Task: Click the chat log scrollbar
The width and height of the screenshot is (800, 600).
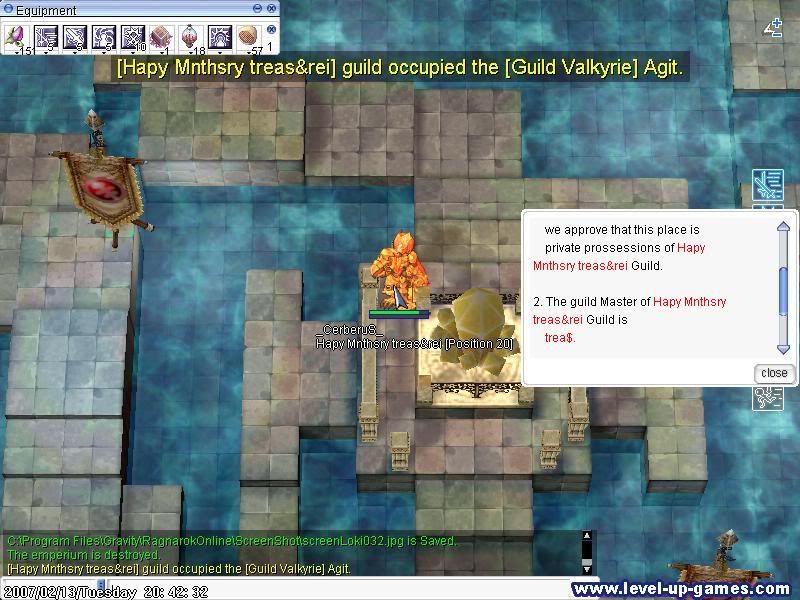Action: (x=587, y=553)
